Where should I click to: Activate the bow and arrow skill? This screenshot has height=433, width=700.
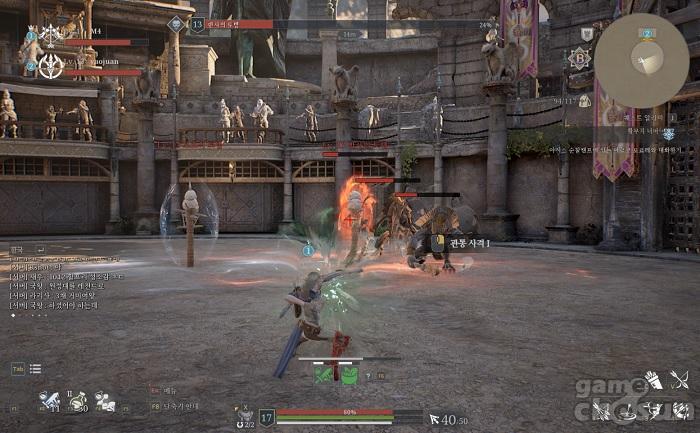680,380
